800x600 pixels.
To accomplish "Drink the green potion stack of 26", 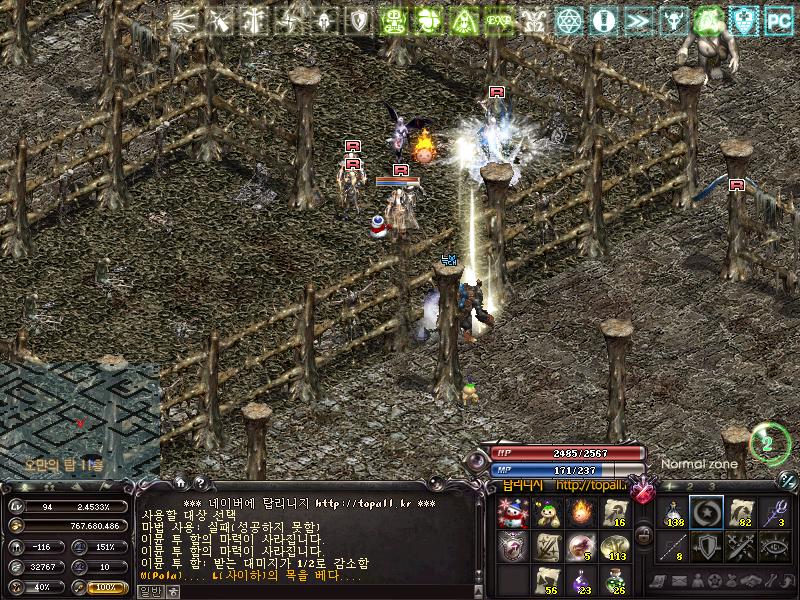I will point(614,581).
